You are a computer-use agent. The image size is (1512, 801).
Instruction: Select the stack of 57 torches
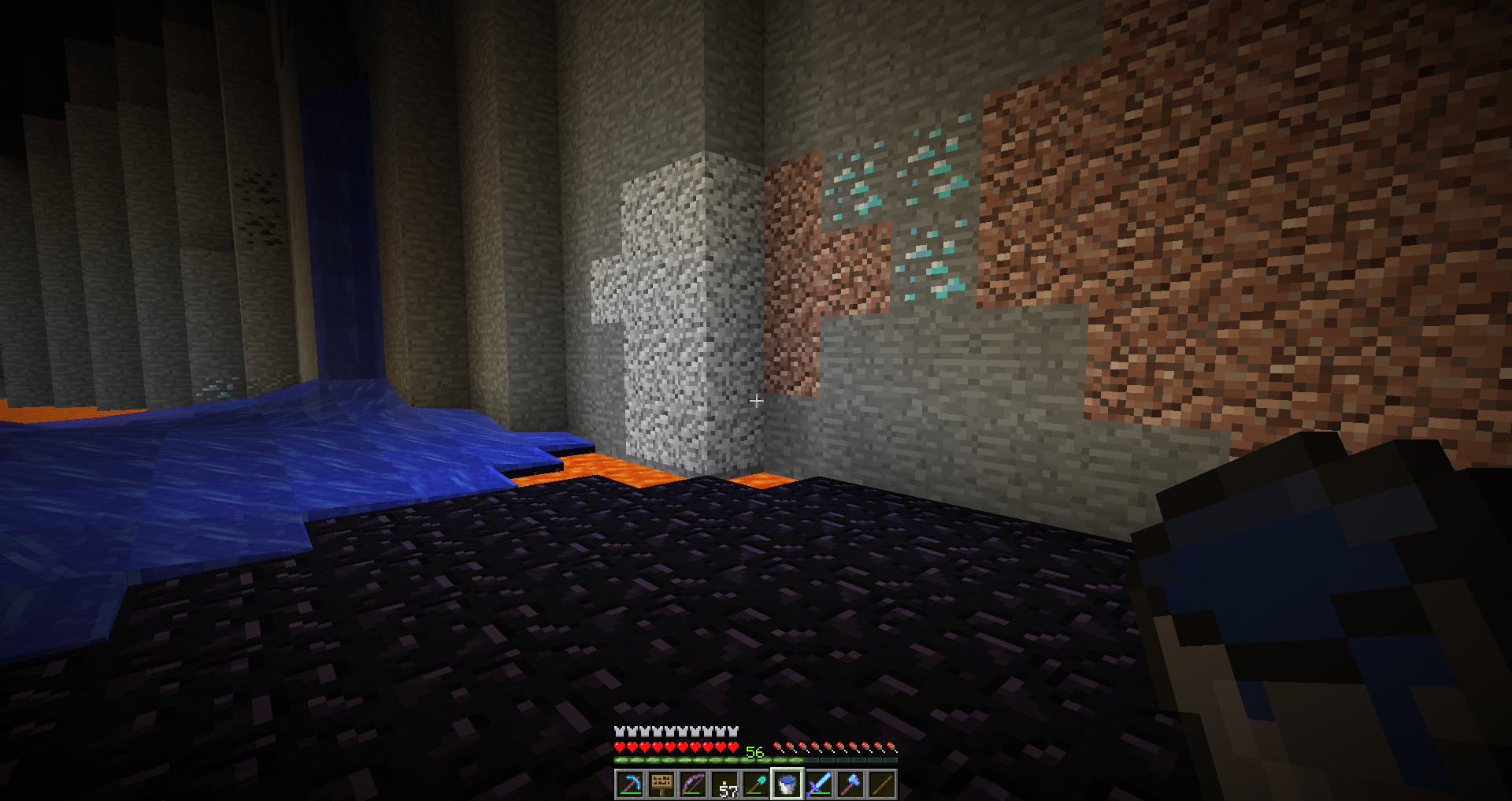[x=724, y=784]
